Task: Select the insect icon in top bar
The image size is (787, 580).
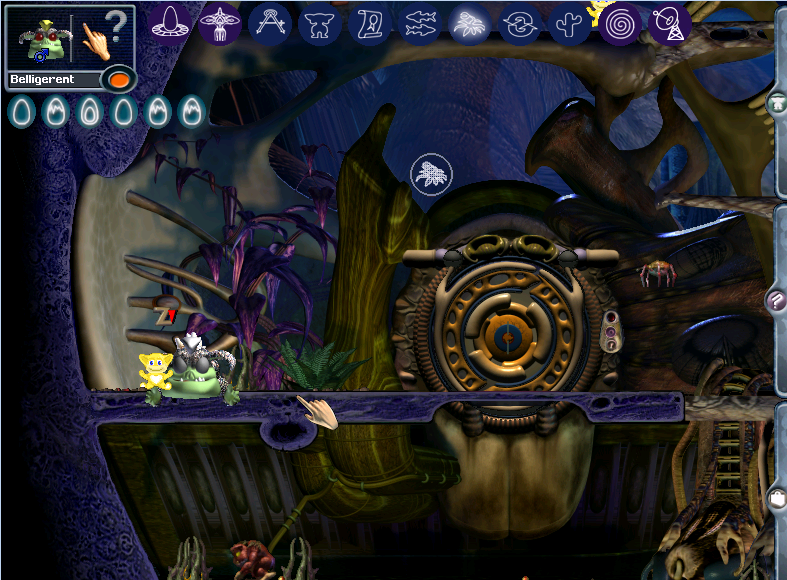Action: coord(470,22)
